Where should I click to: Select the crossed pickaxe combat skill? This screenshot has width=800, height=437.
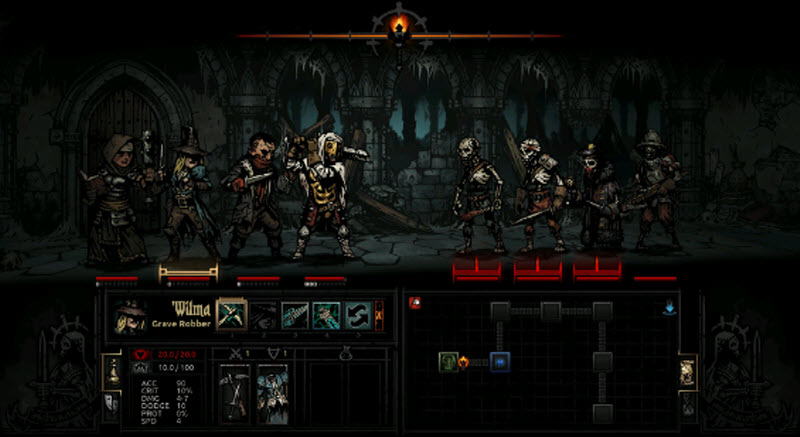(231, 315)
